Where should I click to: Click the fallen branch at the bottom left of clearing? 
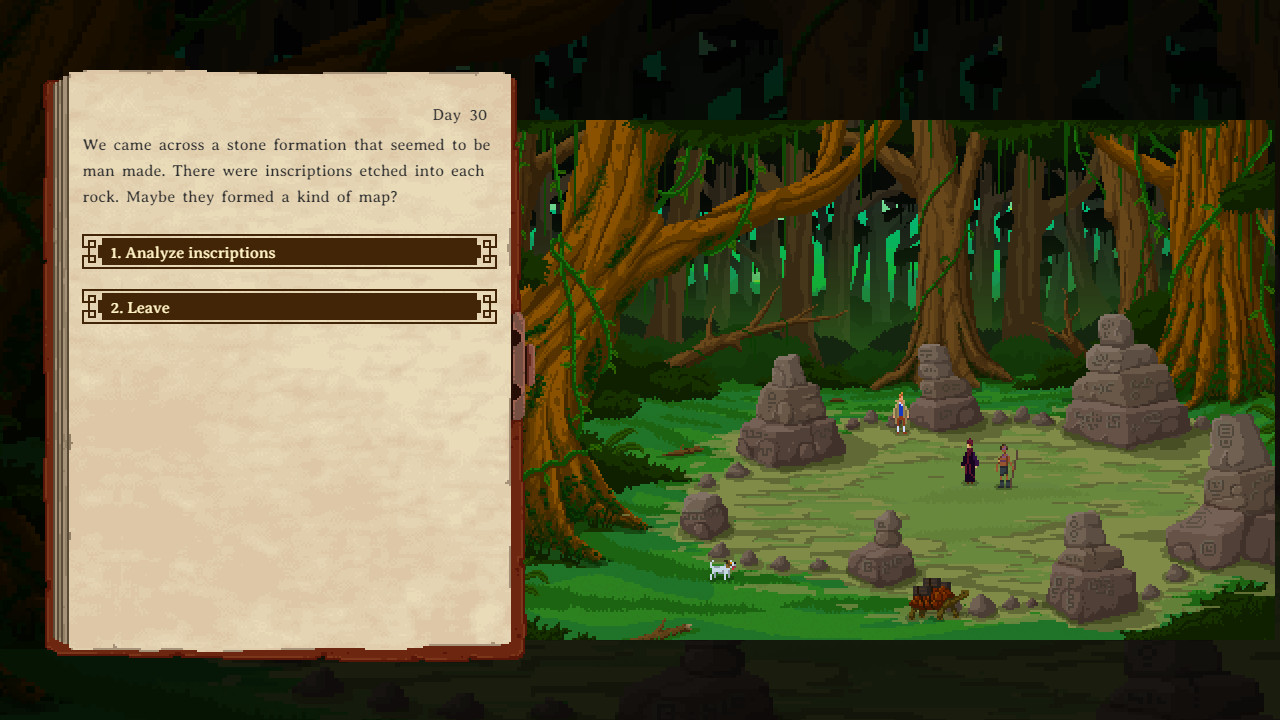pyautogui.click(x=662, y=630)
